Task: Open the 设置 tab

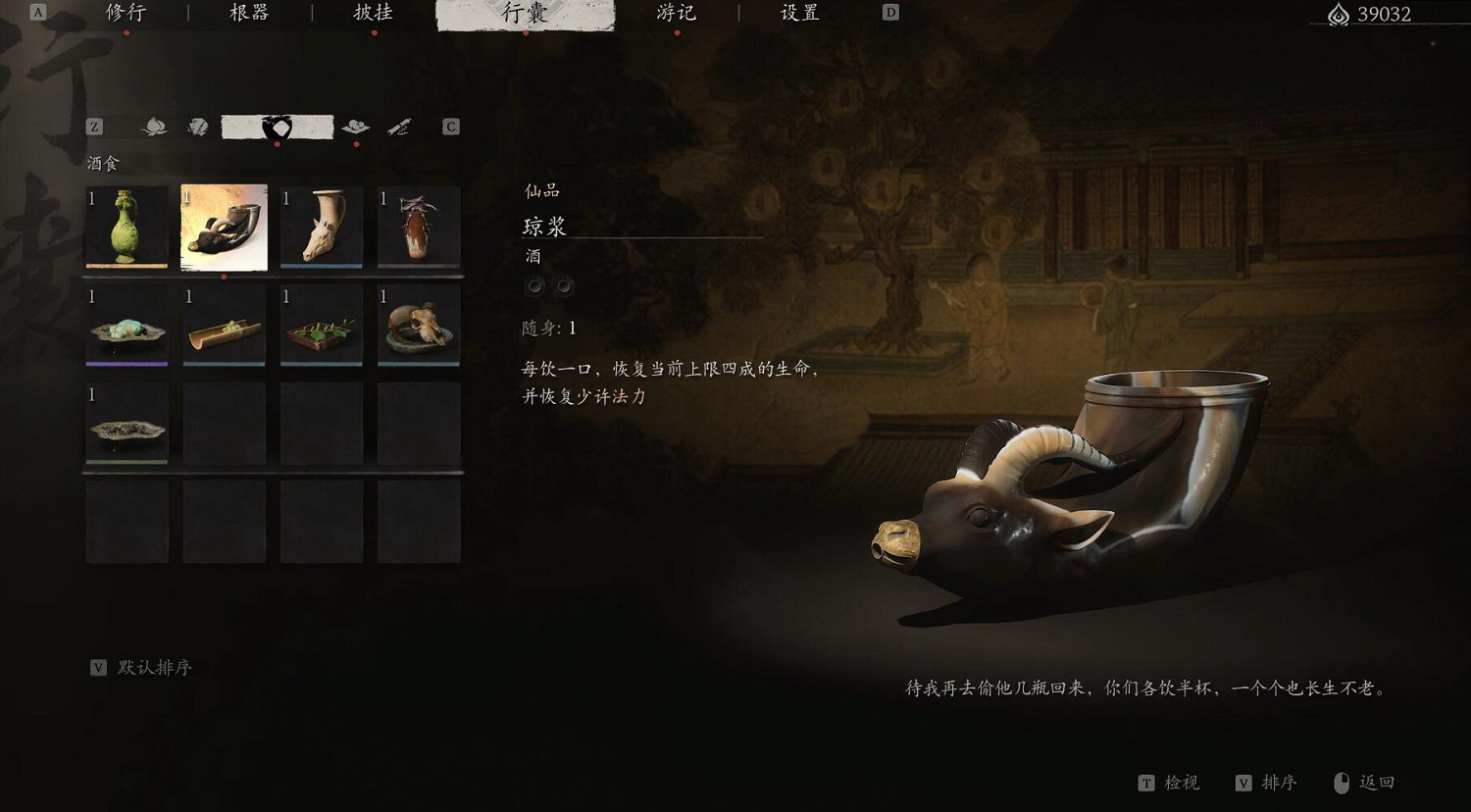Action: click(x=797, y=13)
